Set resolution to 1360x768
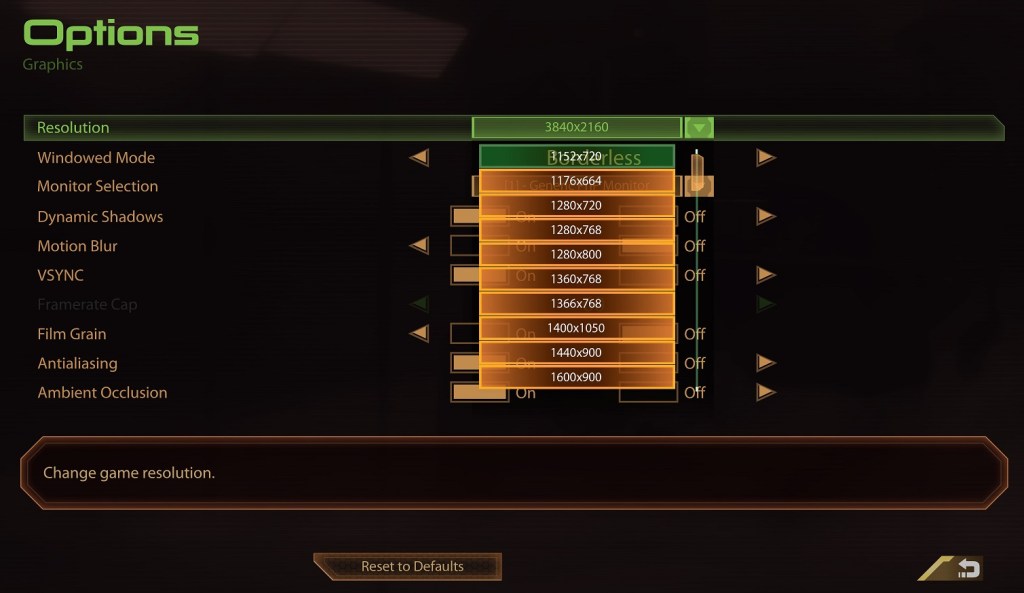 577,279
